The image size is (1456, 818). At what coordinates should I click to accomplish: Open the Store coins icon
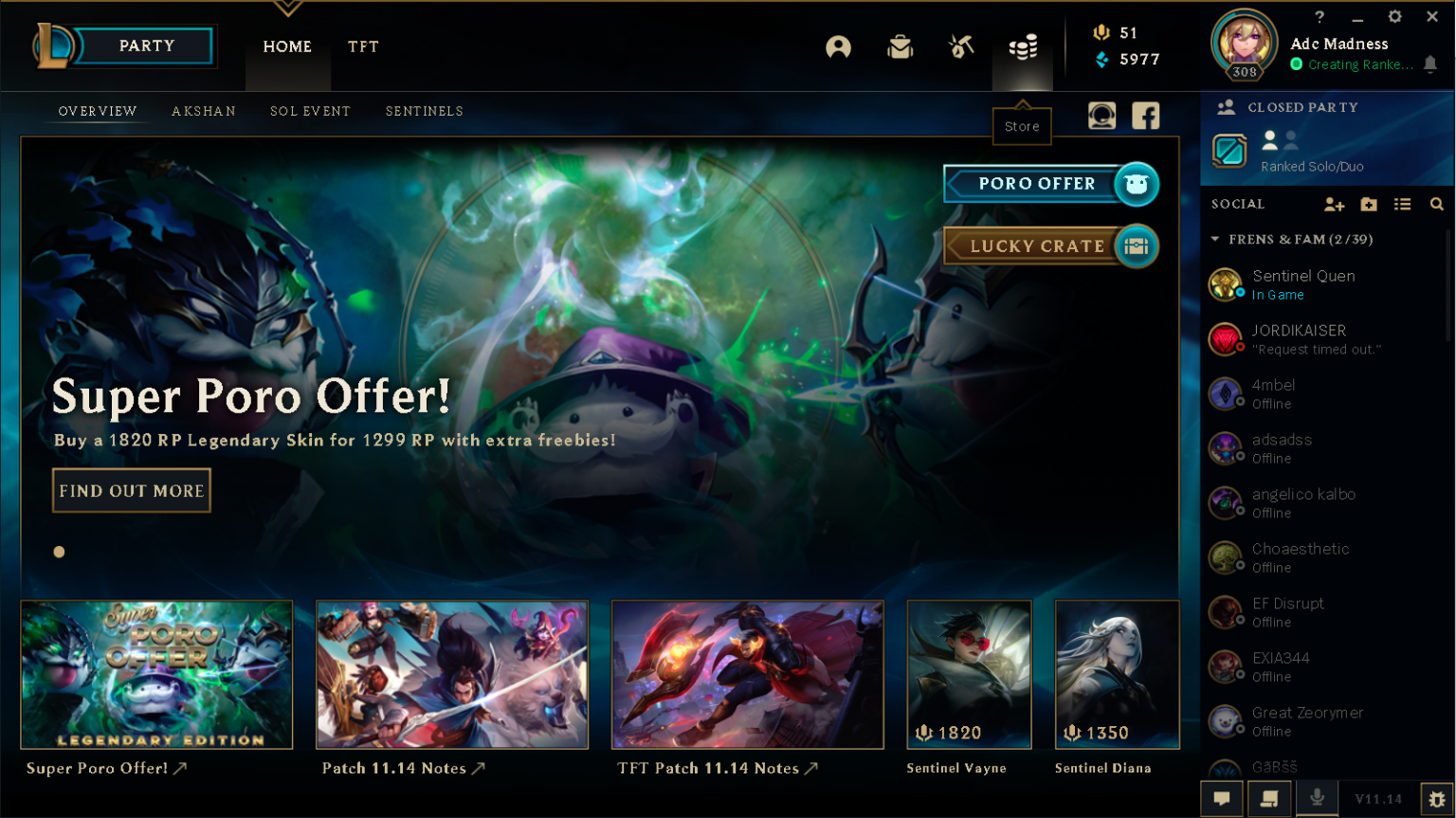[1023, 45]
